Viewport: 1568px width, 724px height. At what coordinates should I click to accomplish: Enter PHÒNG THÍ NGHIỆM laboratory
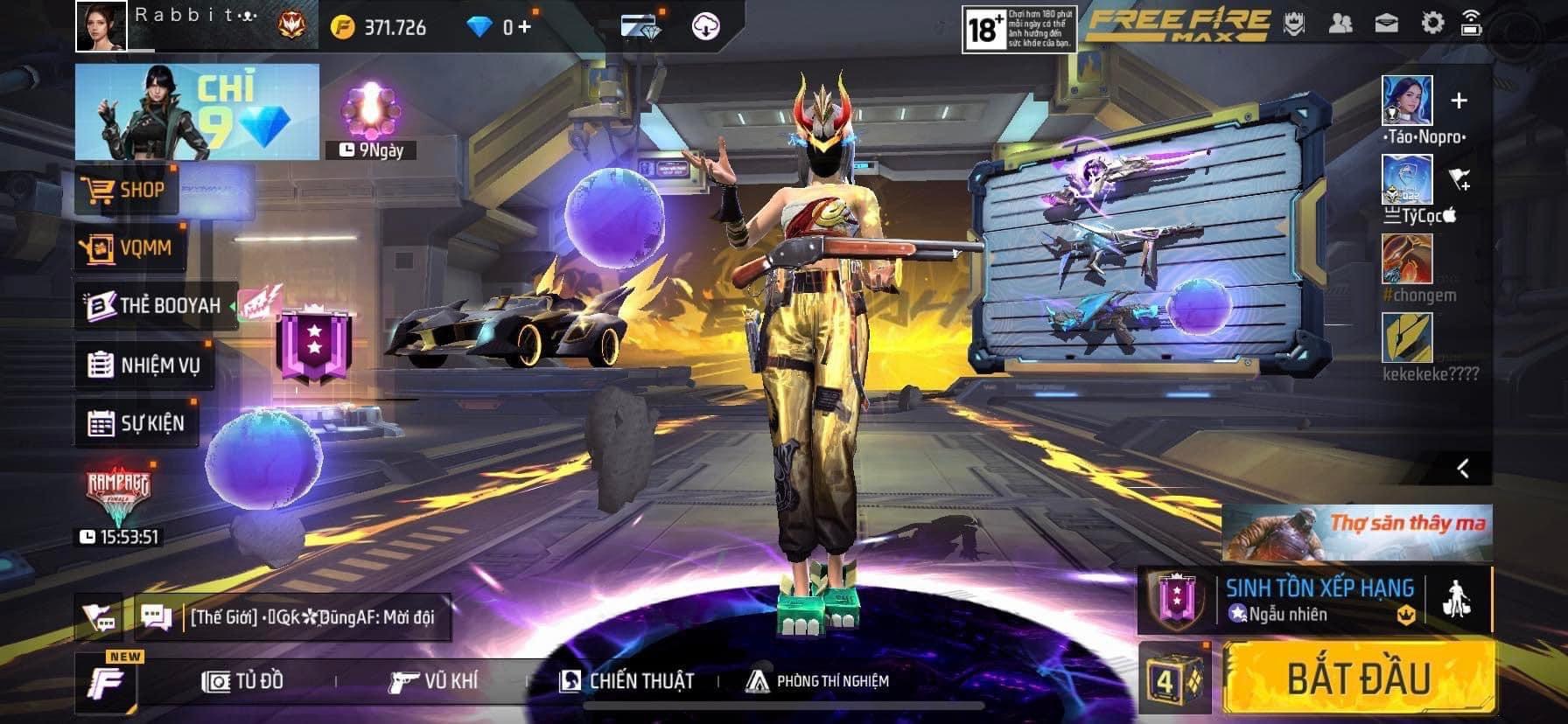(x=817, y=681)
